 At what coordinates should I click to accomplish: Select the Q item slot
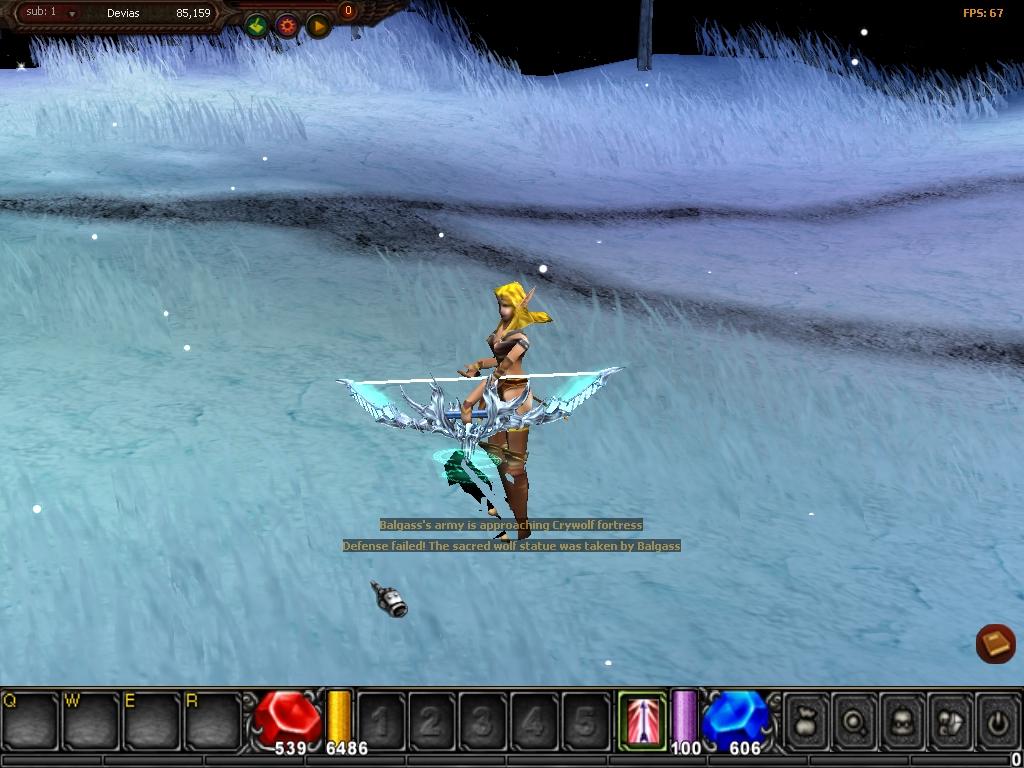(x=30, y=719)
